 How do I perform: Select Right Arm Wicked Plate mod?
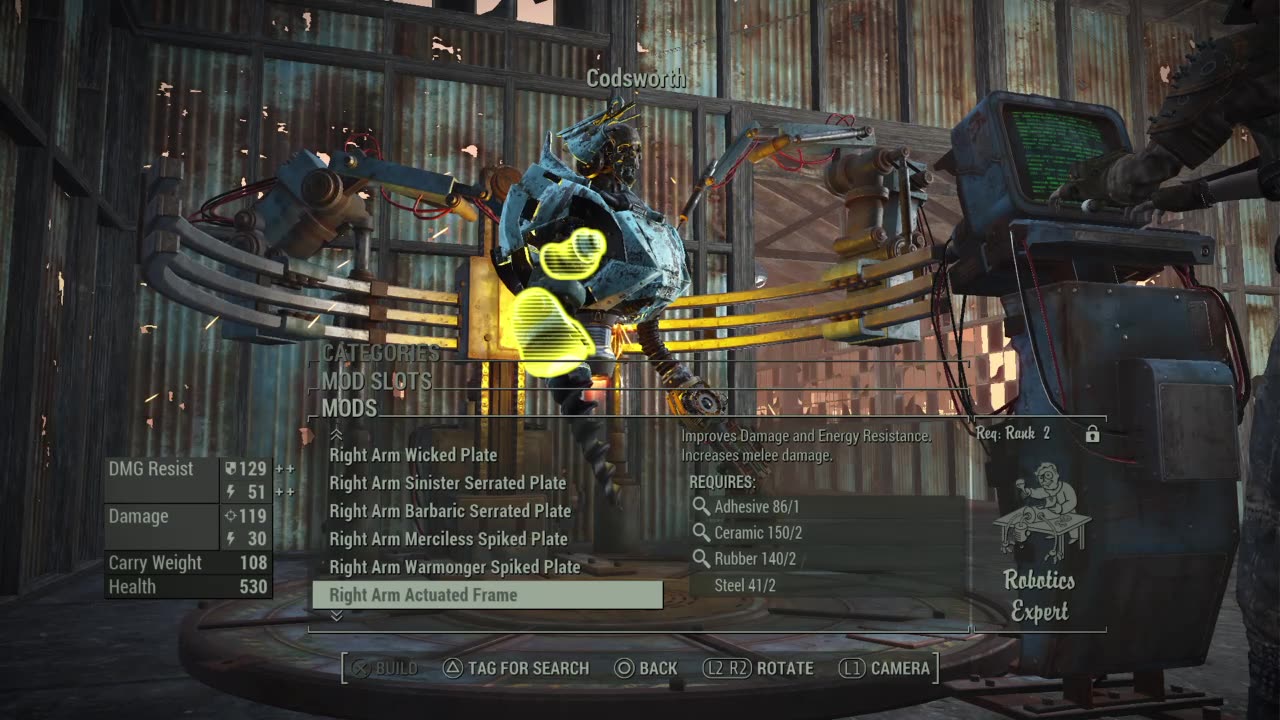point(413,455)
